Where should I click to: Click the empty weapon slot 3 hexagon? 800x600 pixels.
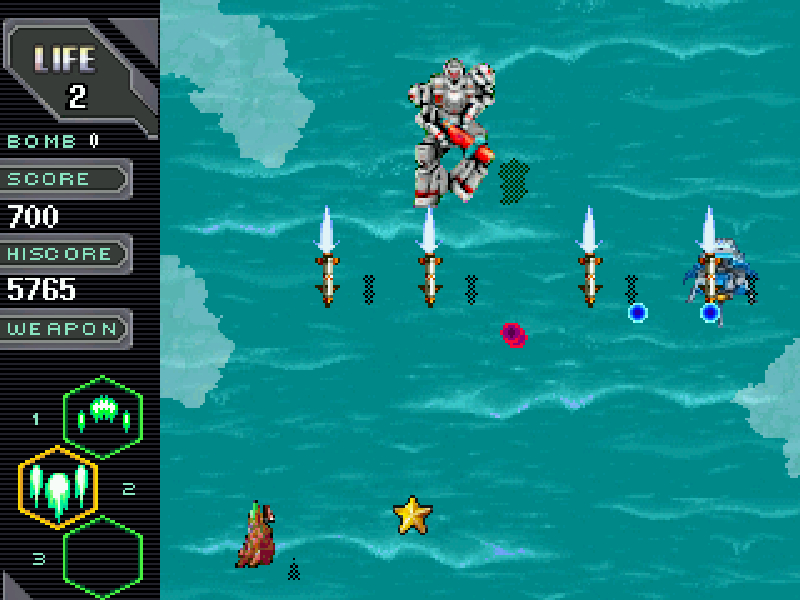[x=103, y=556]
